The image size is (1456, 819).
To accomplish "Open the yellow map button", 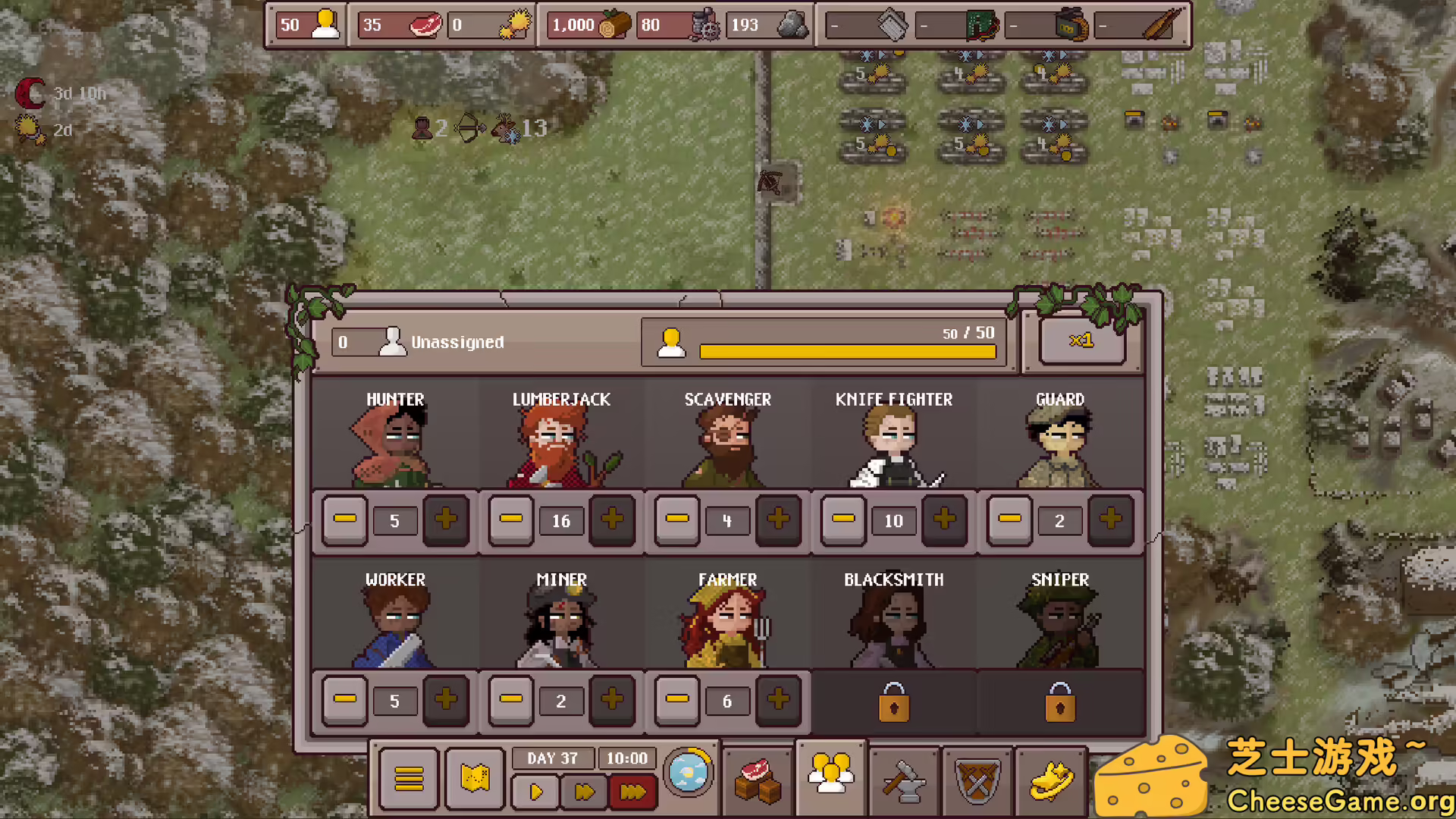I will [475, 778].
